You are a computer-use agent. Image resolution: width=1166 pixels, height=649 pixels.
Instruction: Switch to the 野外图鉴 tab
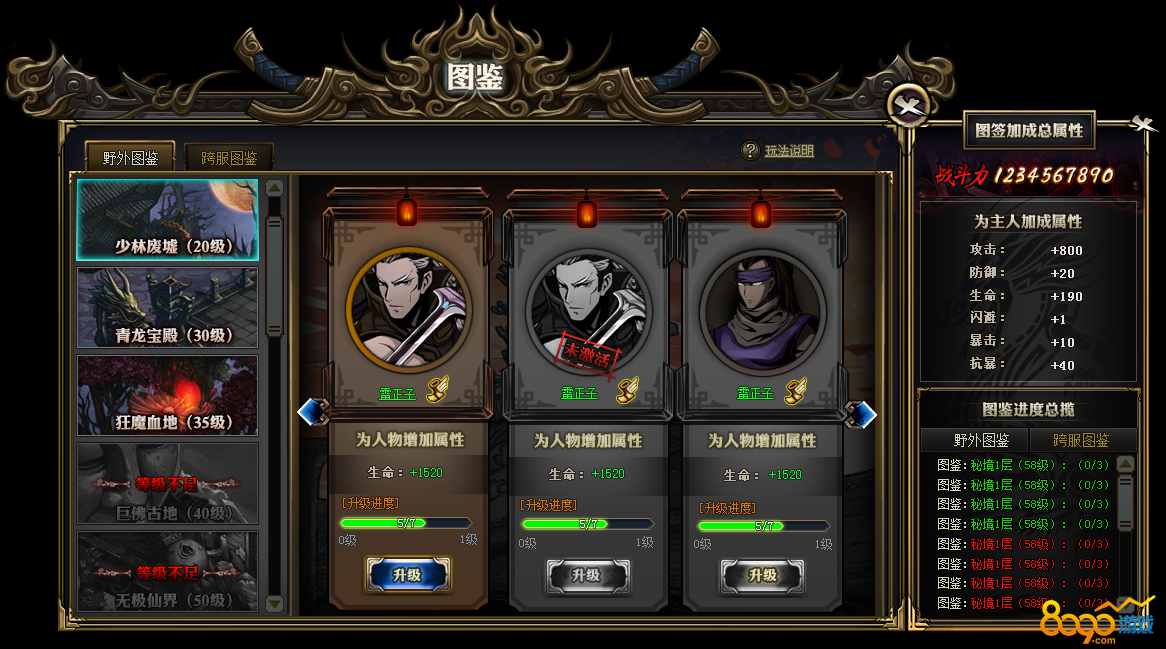pyautogui.click(x=130, y=157)
